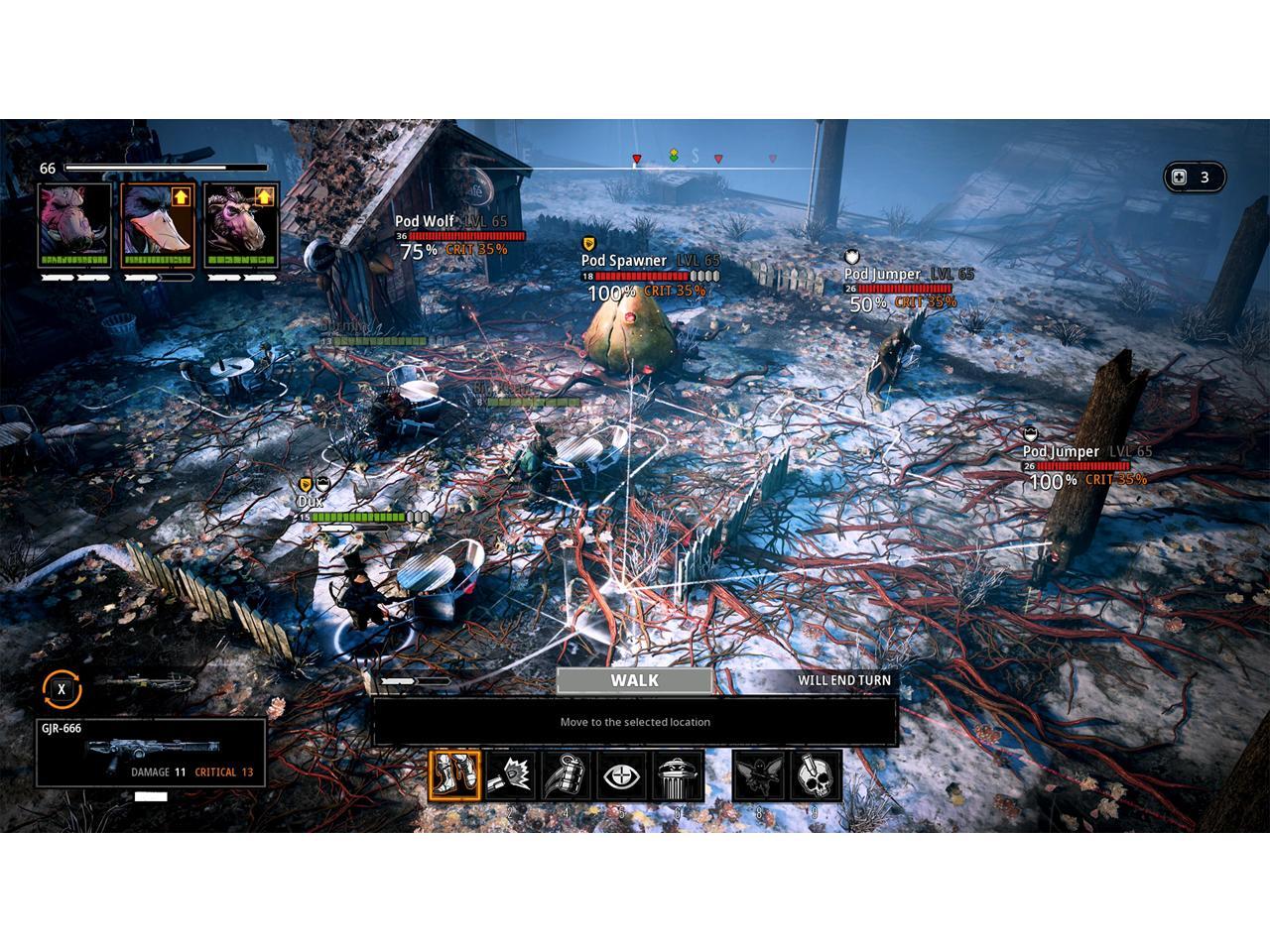Image resolution: width=1270 pixels, height=952 pixels.
Task: Open the medkit counter button
Action: point(1193,178)
